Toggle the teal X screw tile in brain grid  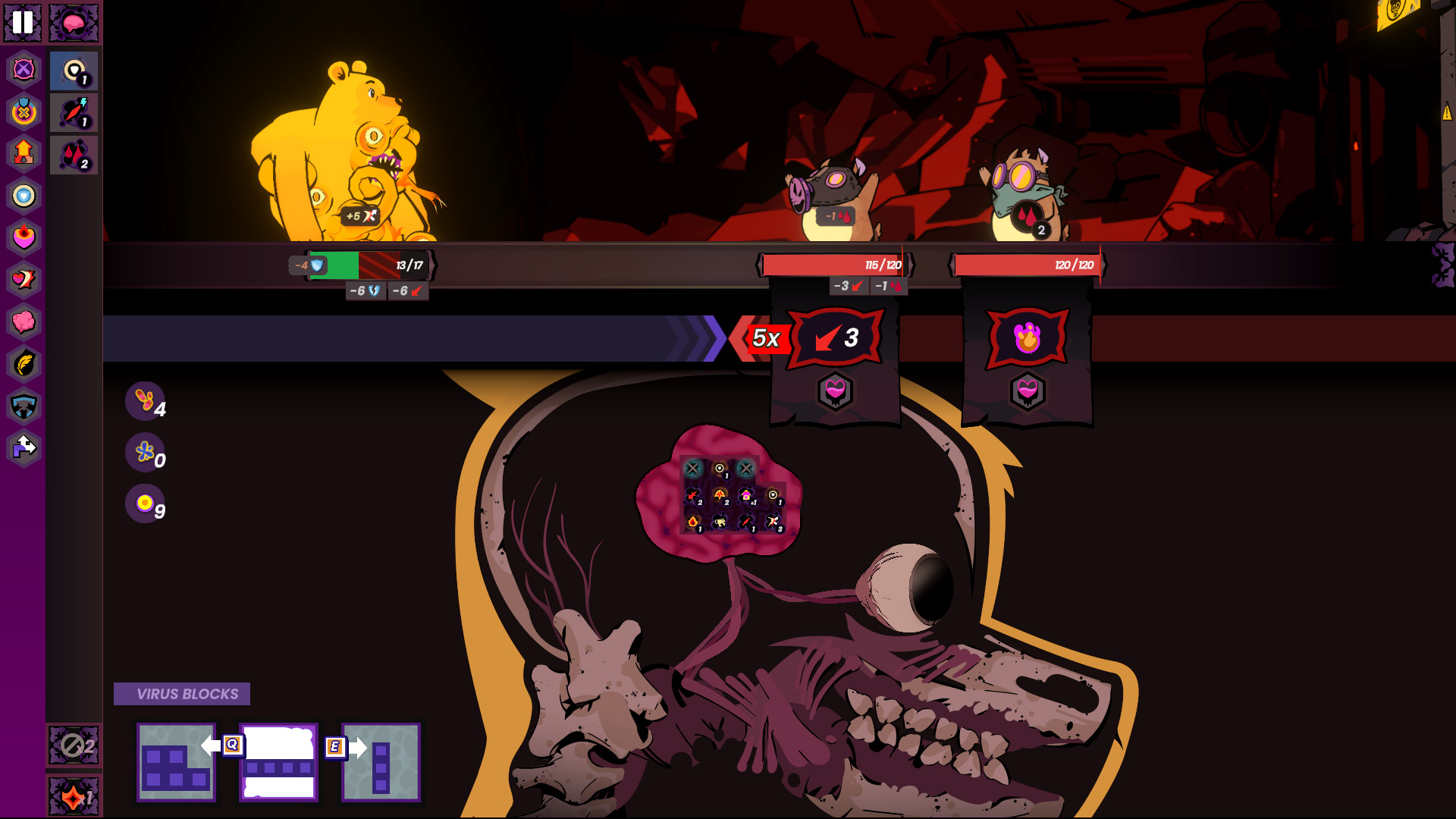click(694, 468)
